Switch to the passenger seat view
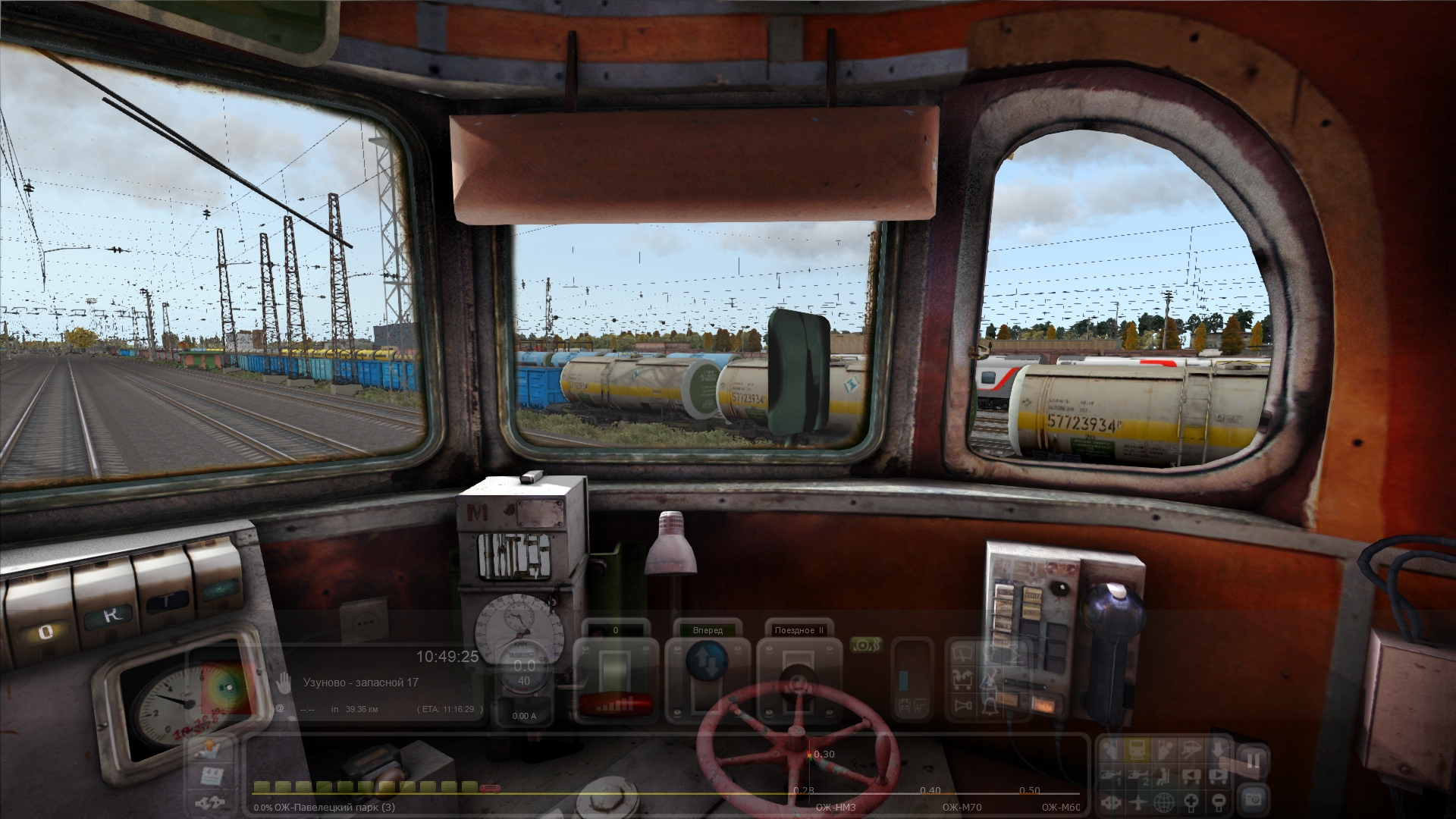The image size is (1456, 819). 1164,777
